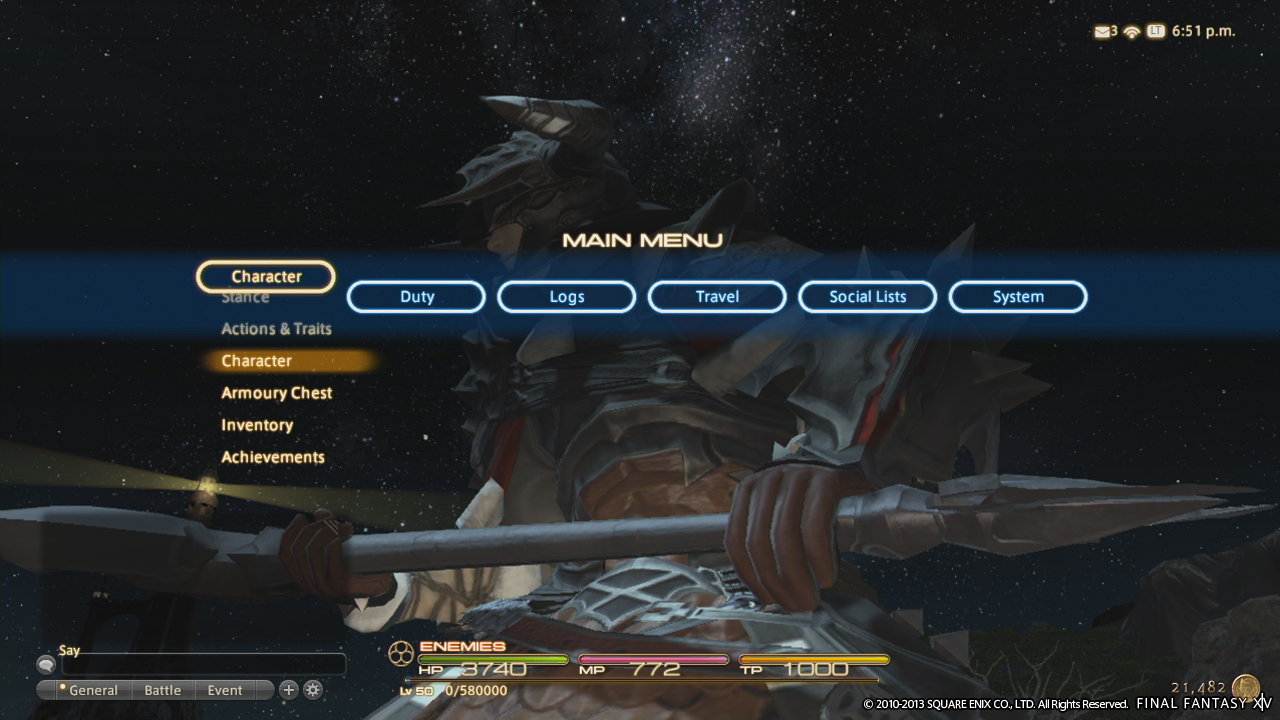Image resolution: width=1280 pixels, height=720 pixels.
Task: Select the Logs menu category
Action: tap(566, 297)
